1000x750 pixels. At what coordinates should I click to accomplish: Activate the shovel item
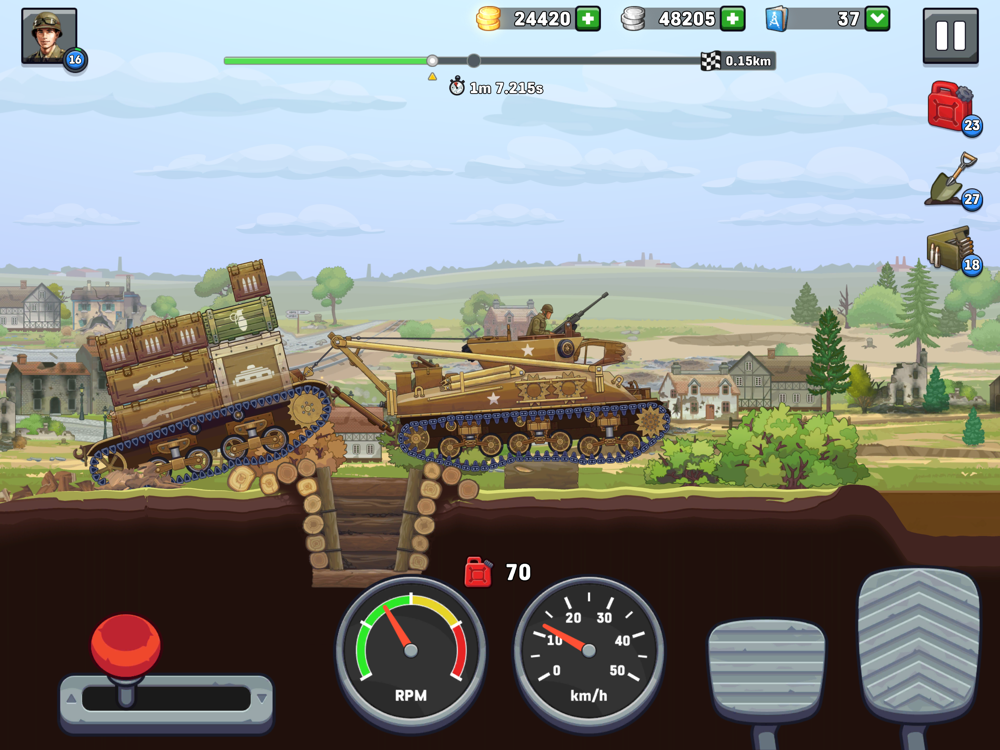pyautogui.click(x=951, y=180)
